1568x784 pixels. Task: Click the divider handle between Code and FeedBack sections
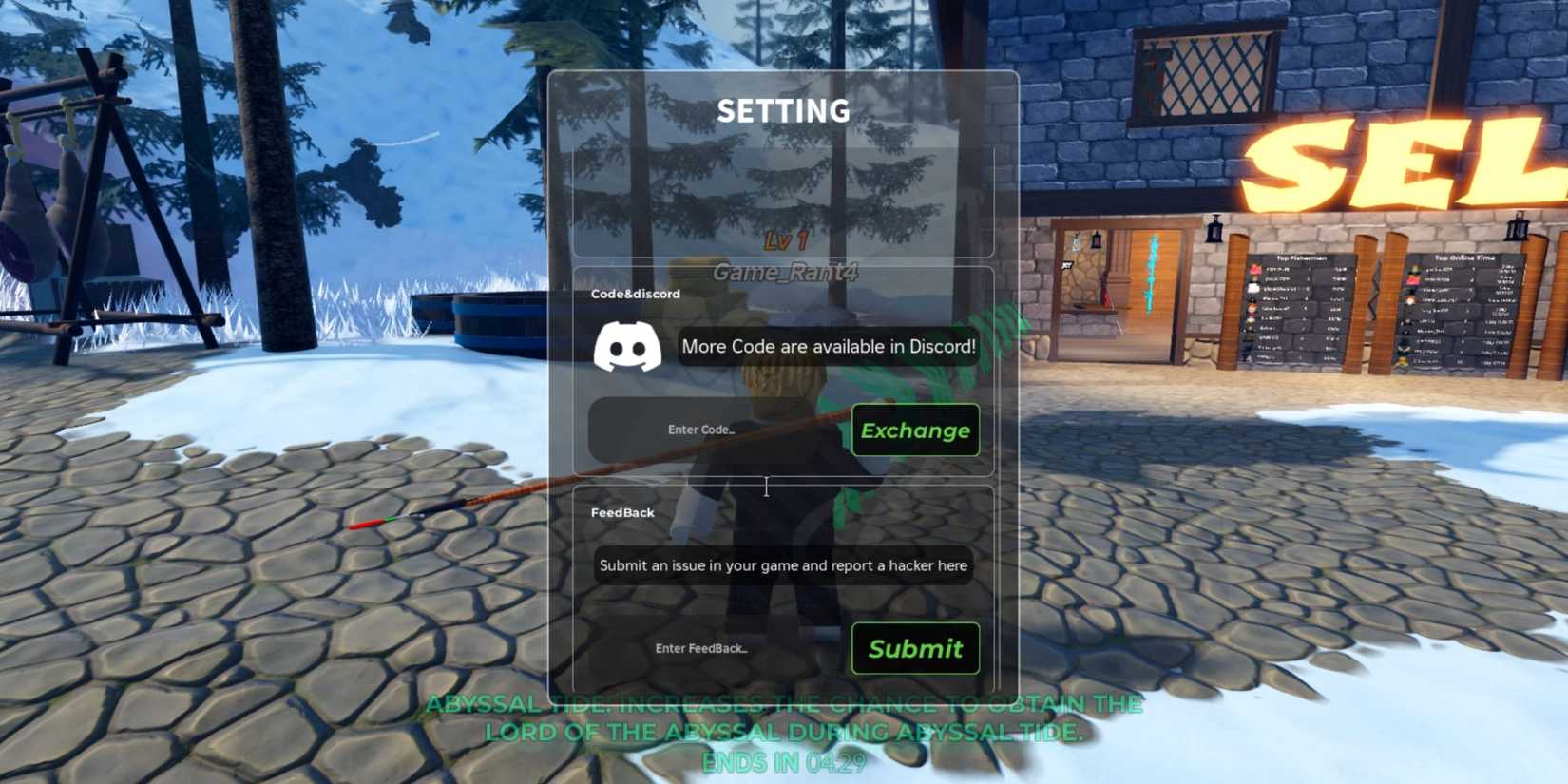[766, 487]
